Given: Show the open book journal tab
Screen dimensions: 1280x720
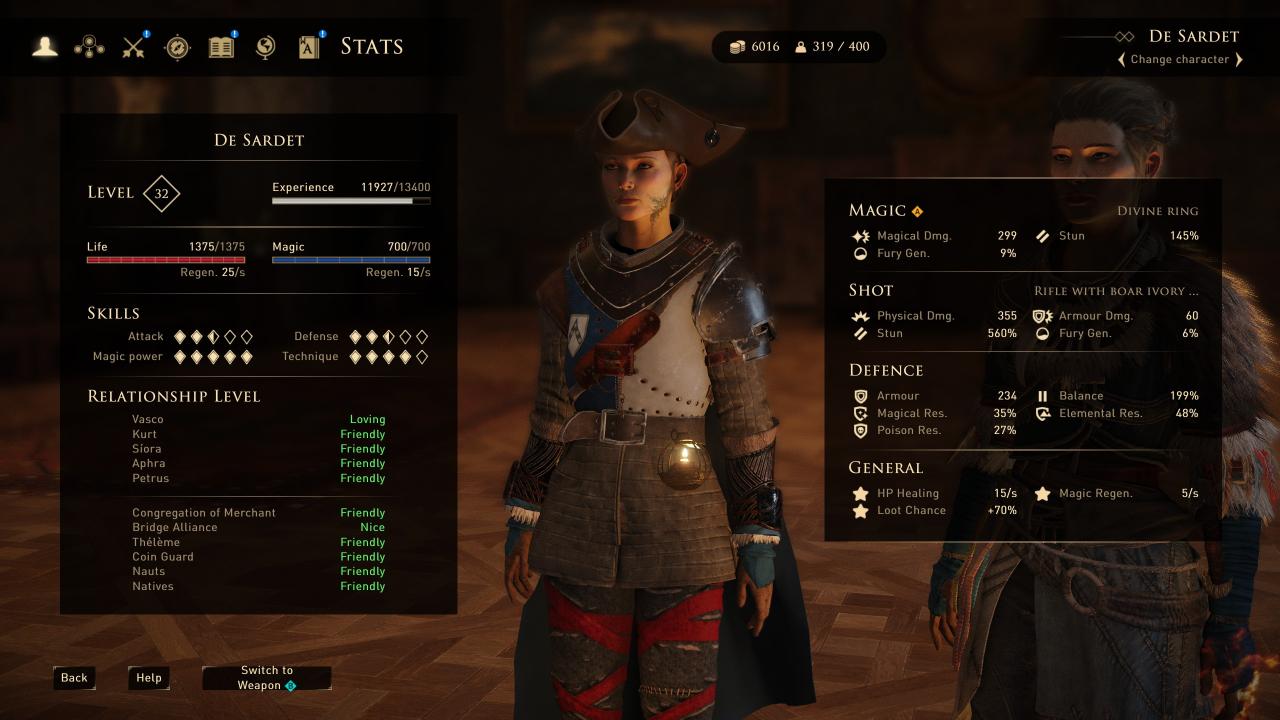Looking at the screenshot, I should coord(221,46).
